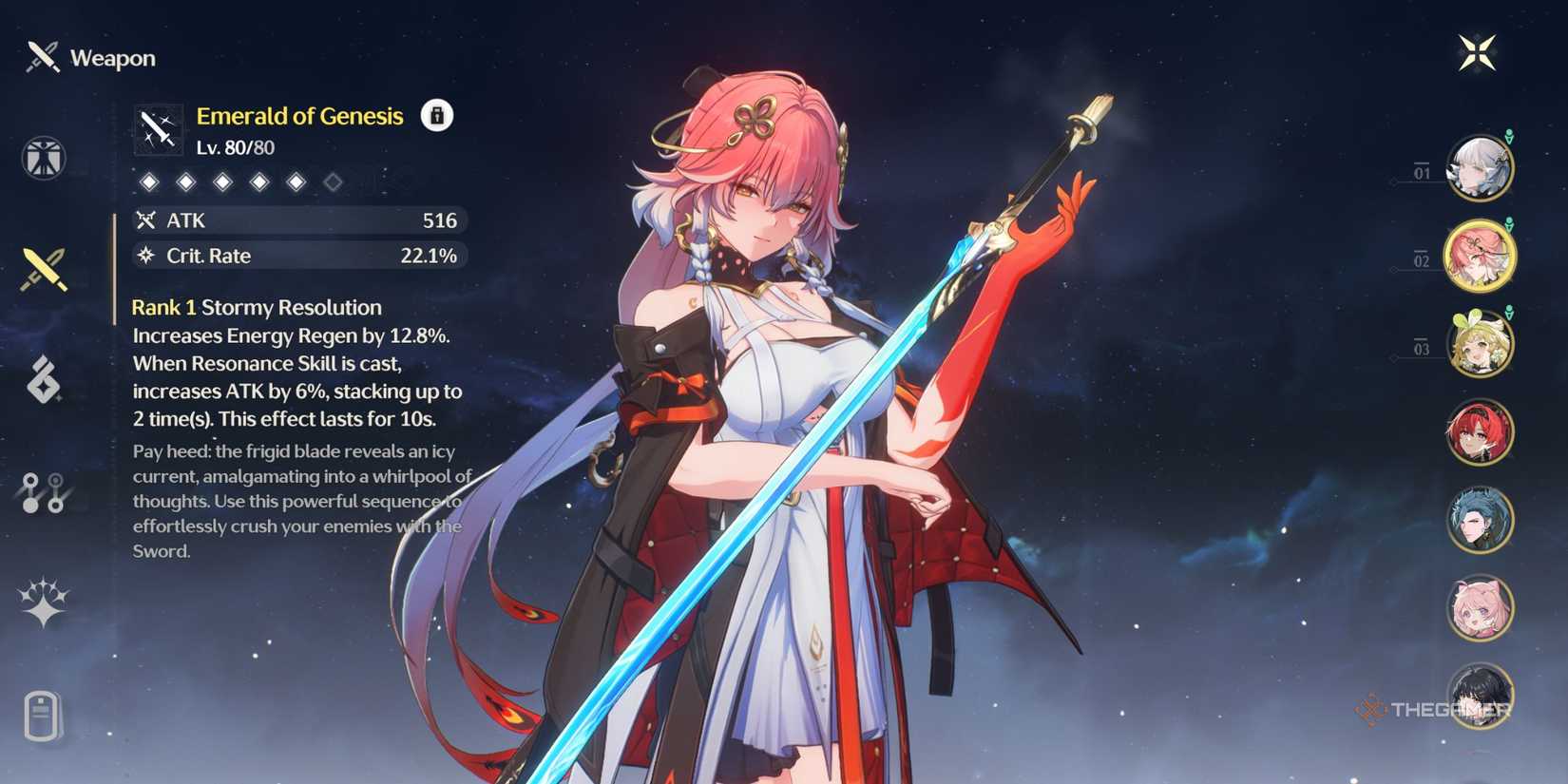This screenshot has height=784, width=1568.
Task: Click the Emerald of Genesis weapon icon
Action: (x=158, y=128)
